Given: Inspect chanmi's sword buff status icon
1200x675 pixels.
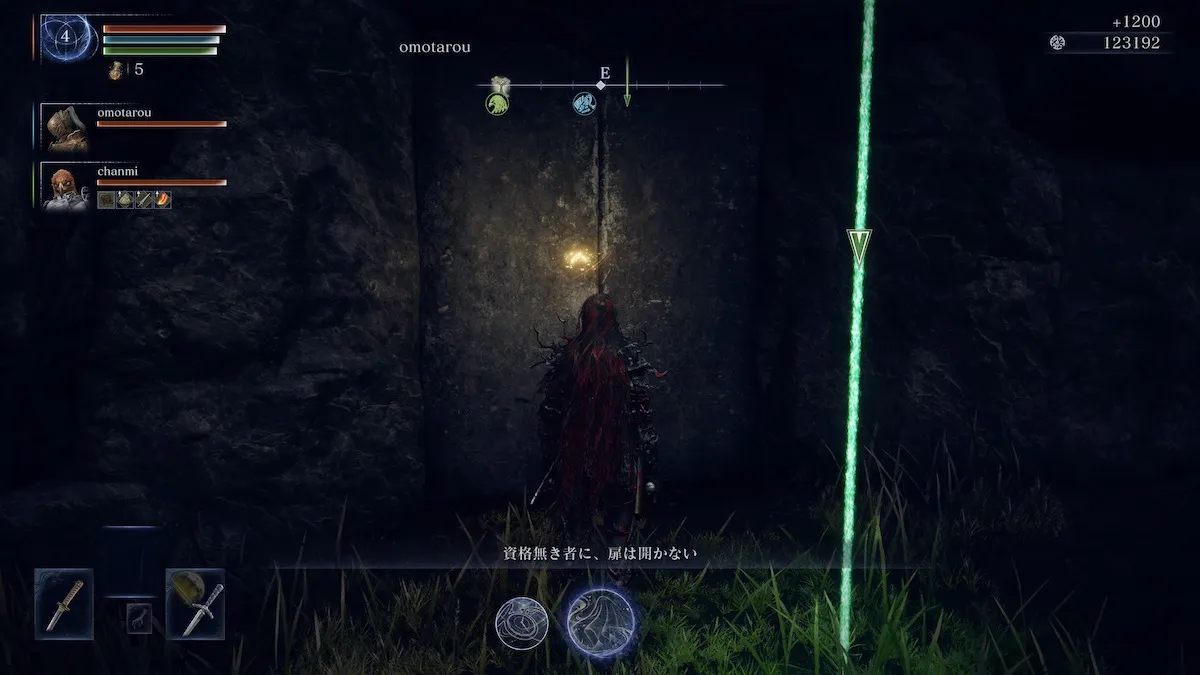Looking at the screenshot, I should coord(143,200).
